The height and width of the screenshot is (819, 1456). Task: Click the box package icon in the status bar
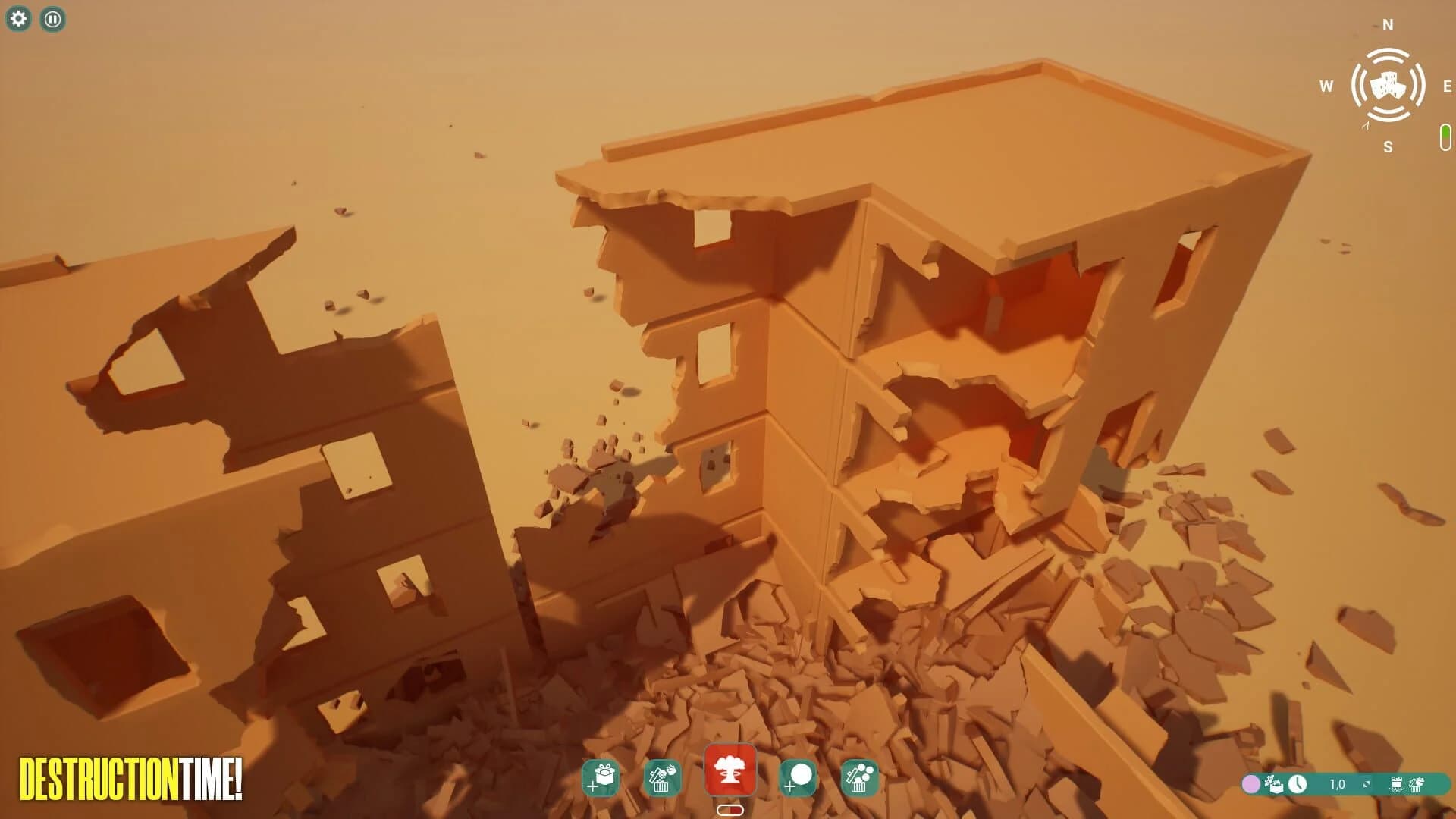[1274, 784]
